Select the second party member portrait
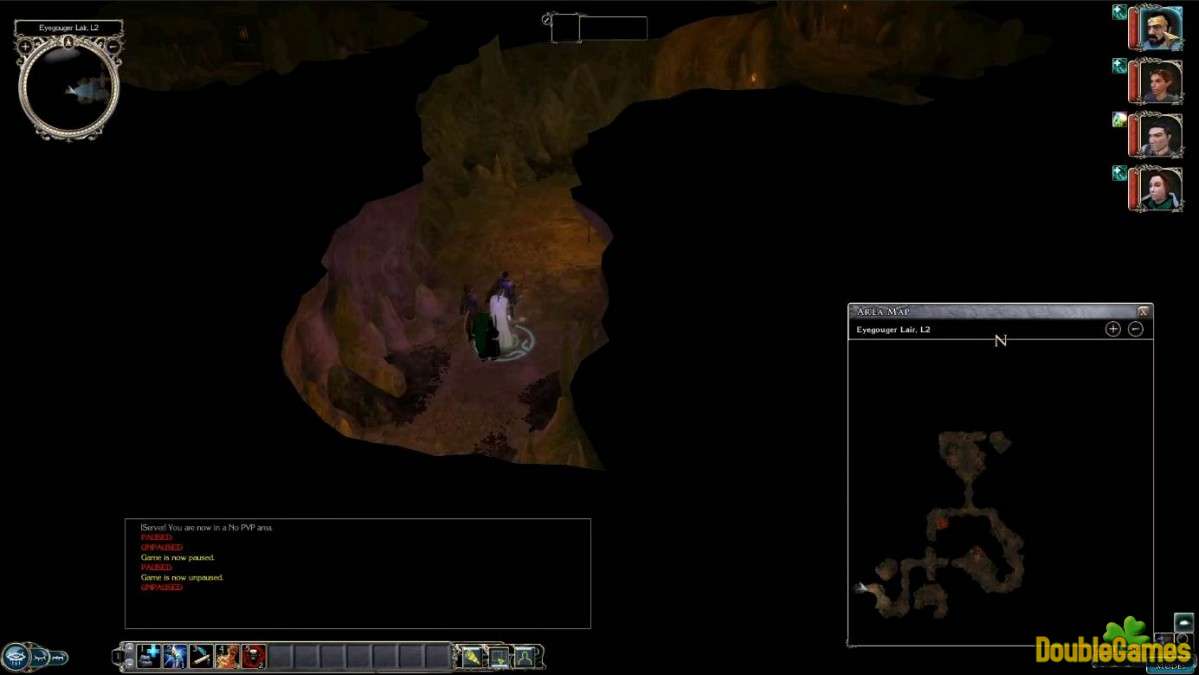1199x675 pixels. 1160,80
